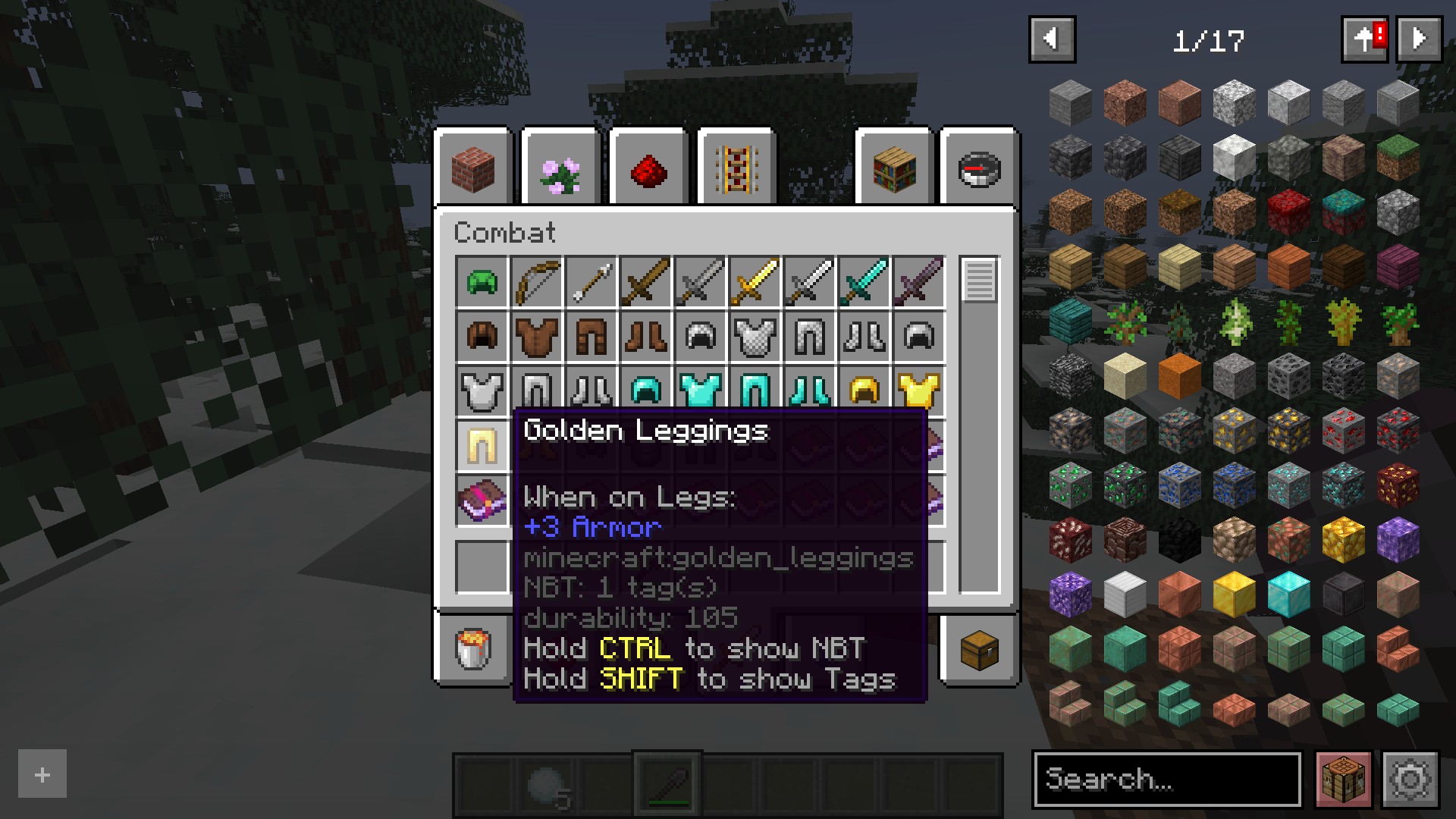Select the Redstone dust tab
1456x819 pixels.
(x=649, y=170)
